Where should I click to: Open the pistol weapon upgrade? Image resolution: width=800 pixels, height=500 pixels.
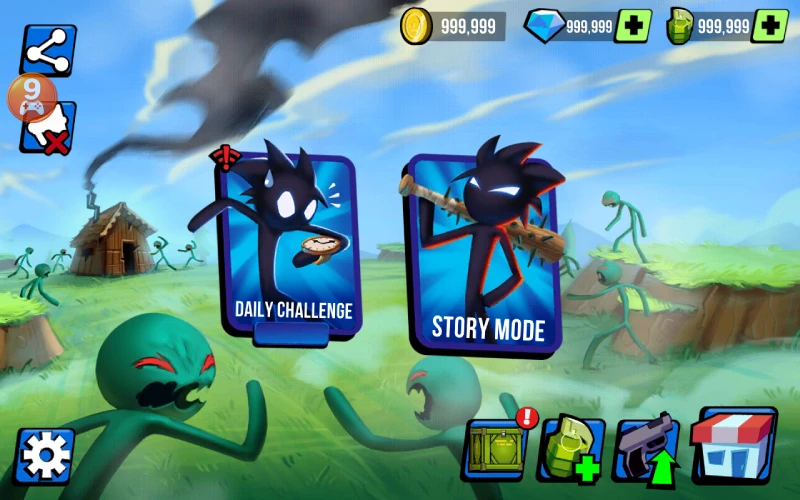(x=647, y=449)
